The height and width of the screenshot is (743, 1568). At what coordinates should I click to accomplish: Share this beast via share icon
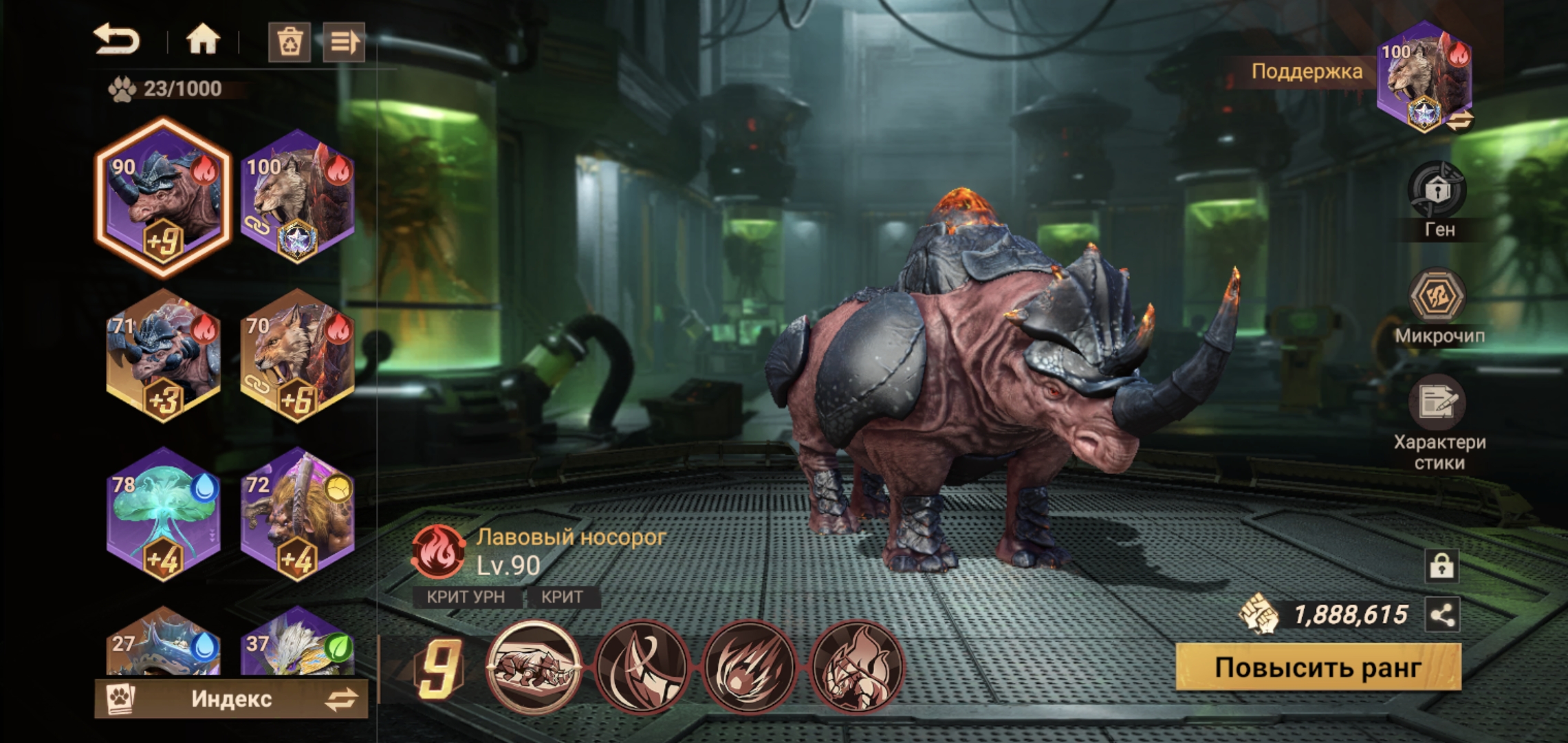point(1442,614)
